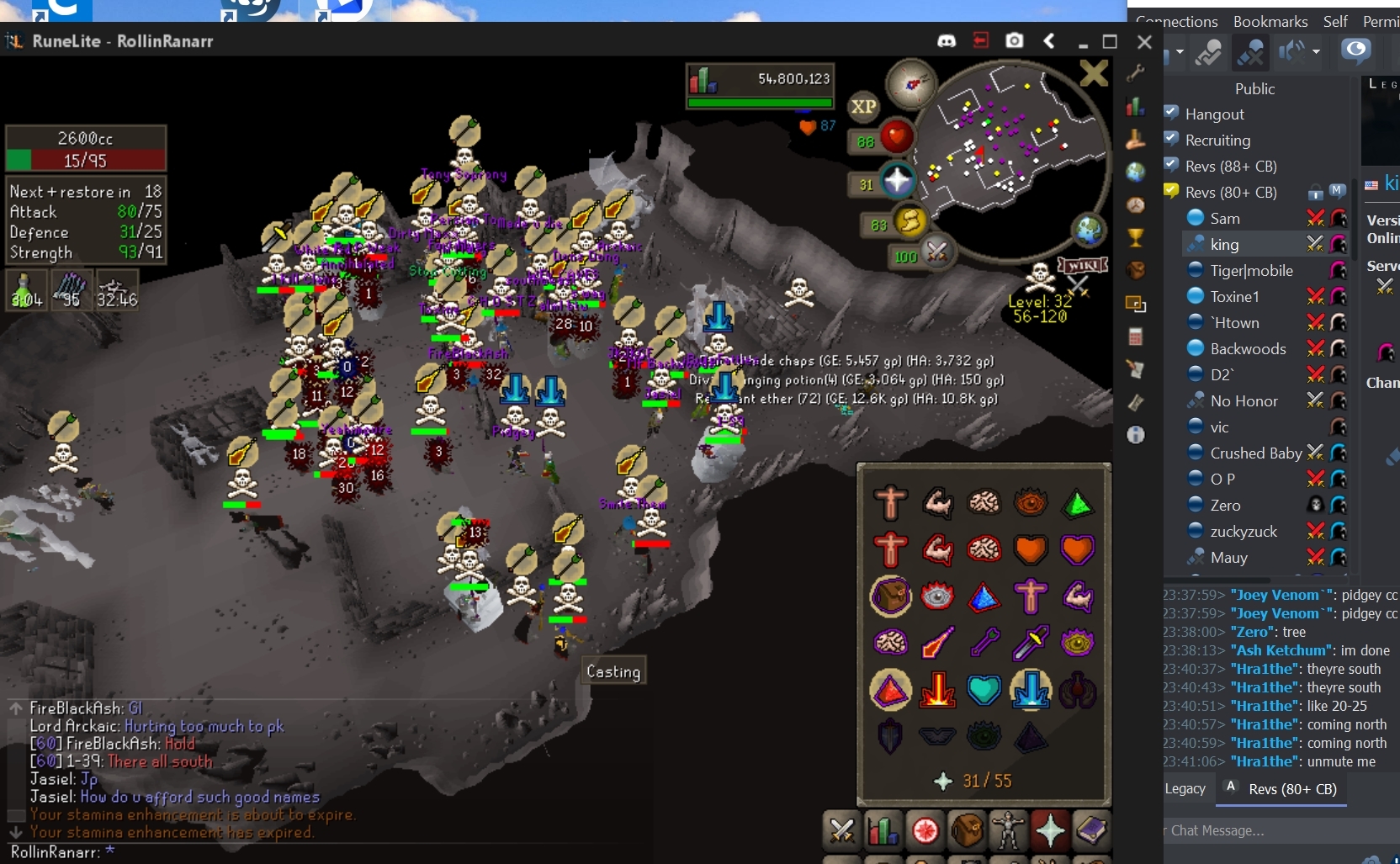This screenshot has height=864, width=1400.
Task: Open the XP tracker bar-chart panel
Action: click(x=1137, y=106)
